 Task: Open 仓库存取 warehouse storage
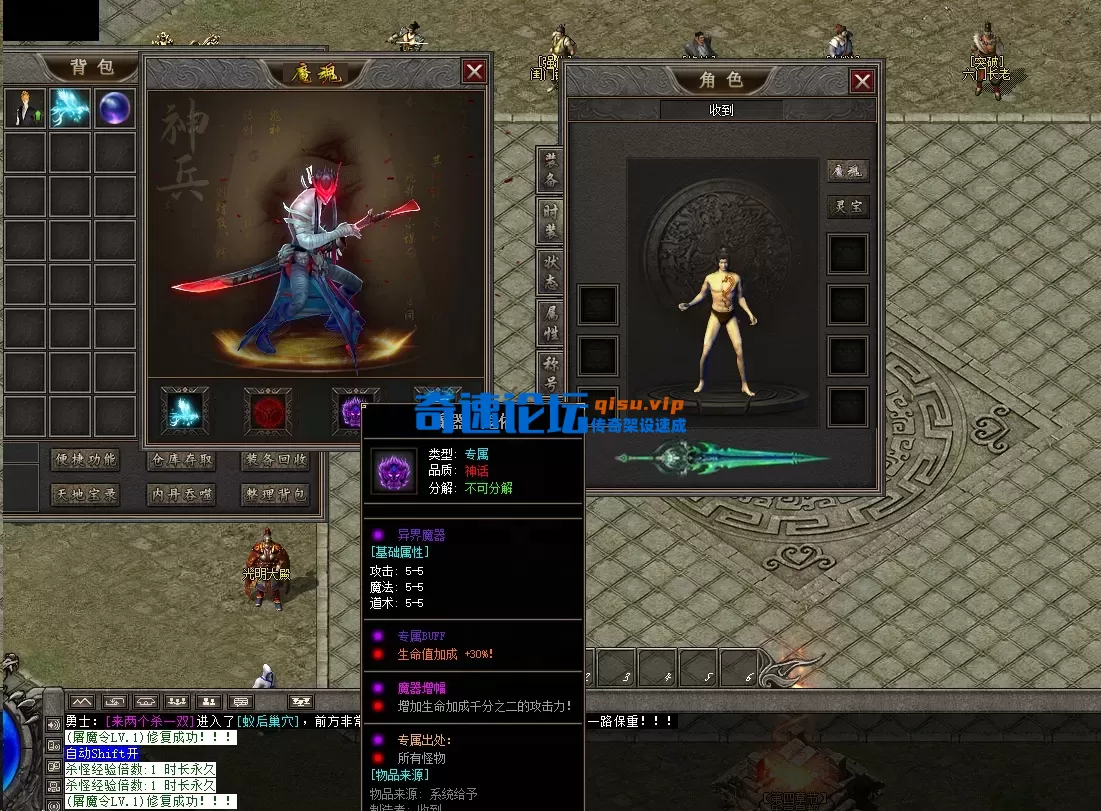coord(180,460)
